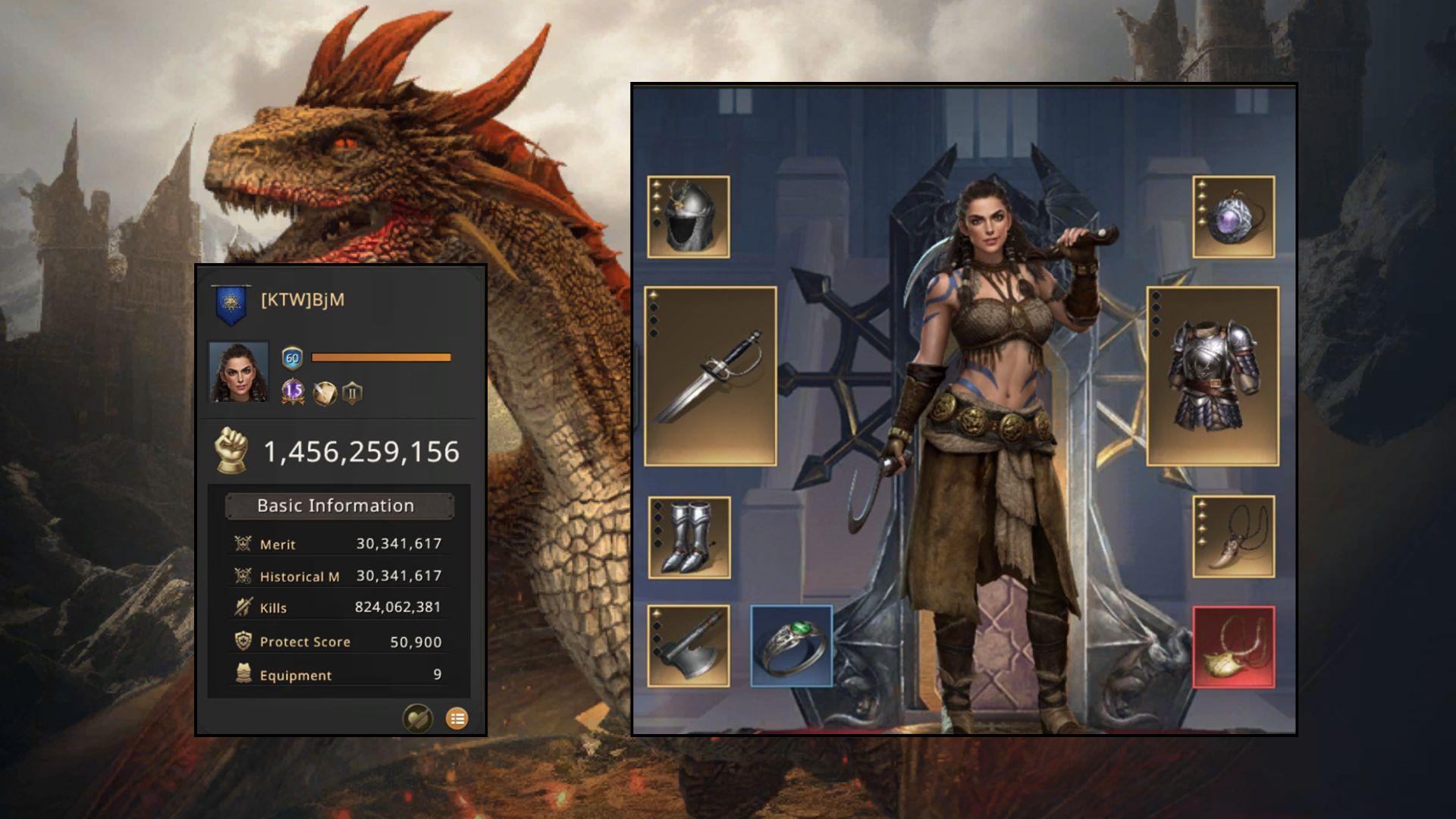Viewport: 1456px width, 819px height.
Task: Select the roman numeral II rank badge
Action: click(x=352, y=393)
